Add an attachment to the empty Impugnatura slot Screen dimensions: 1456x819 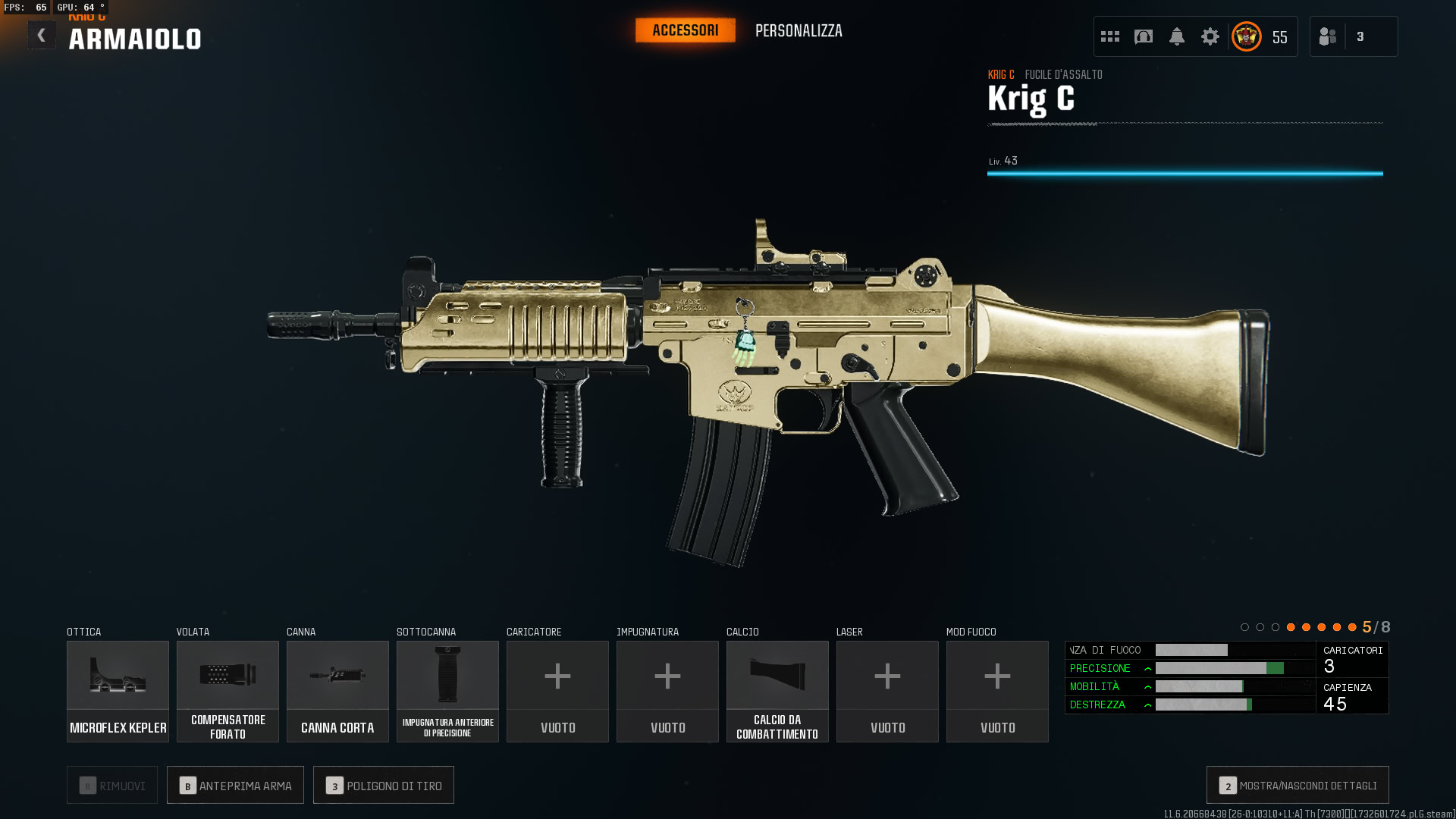click(x=667, y=691)
